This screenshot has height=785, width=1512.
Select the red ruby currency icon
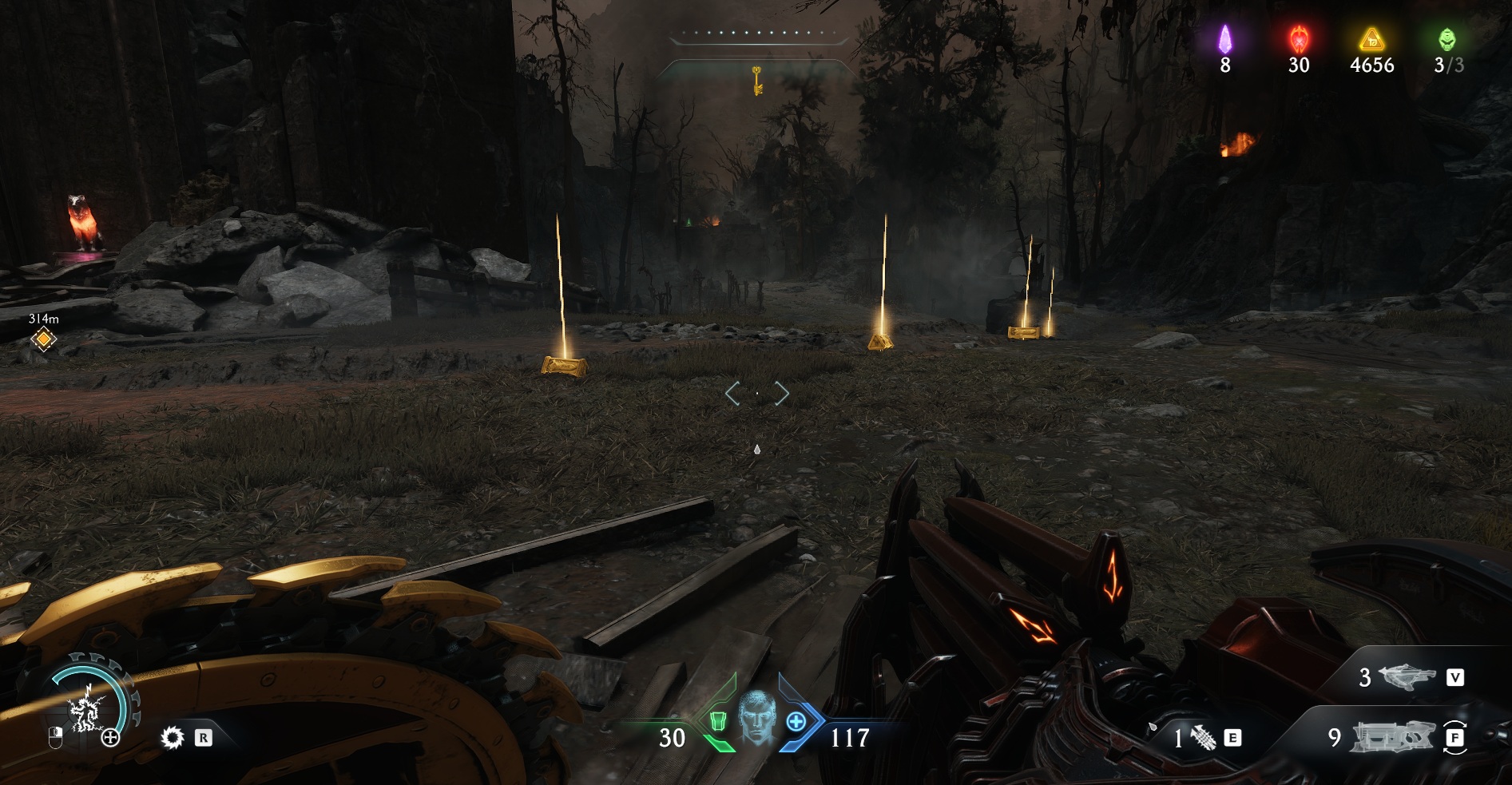[x=1299, y=38]
